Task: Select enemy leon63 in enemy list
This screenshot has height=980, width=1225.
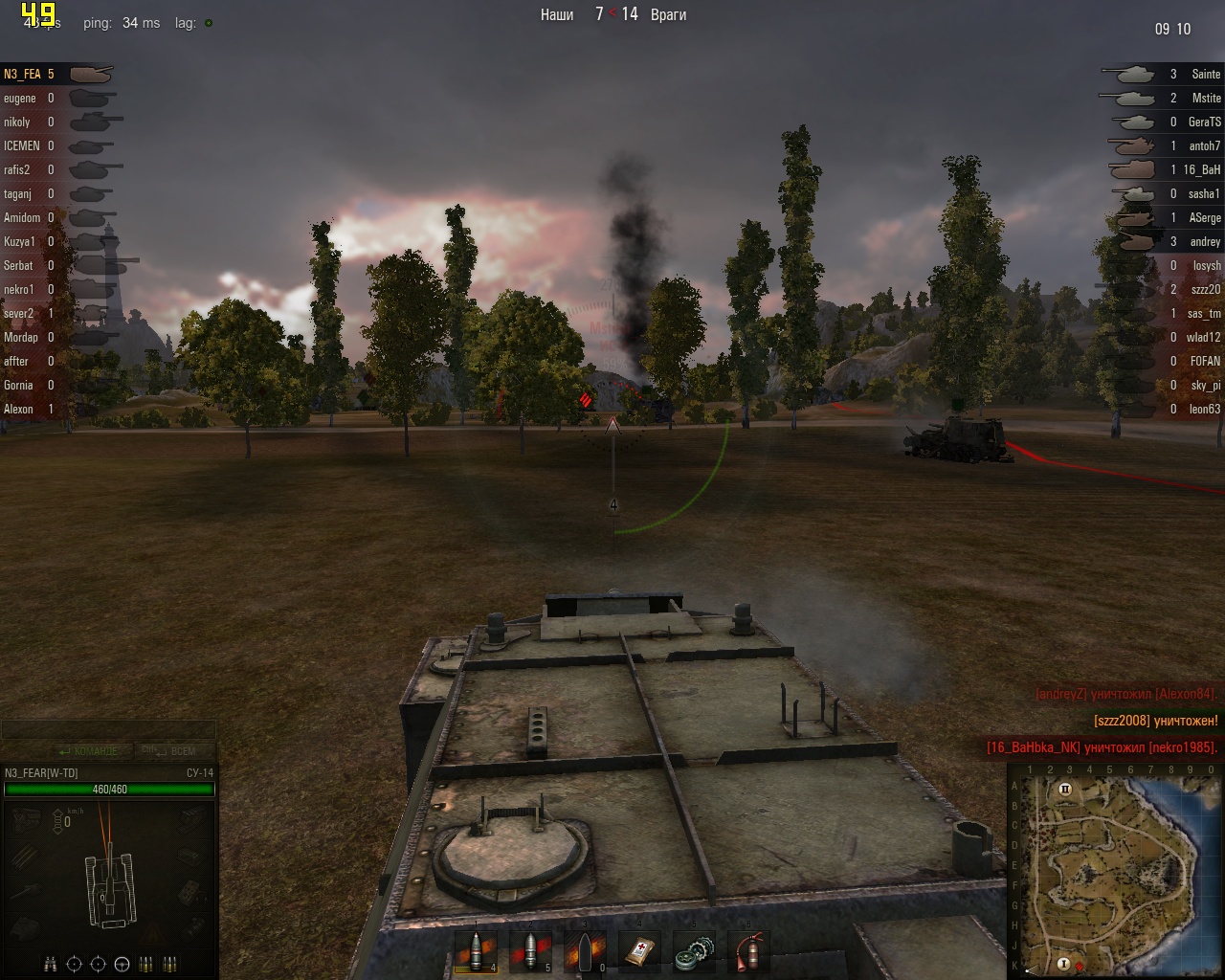Action: pyautogui.click(x=1204, y=409)
